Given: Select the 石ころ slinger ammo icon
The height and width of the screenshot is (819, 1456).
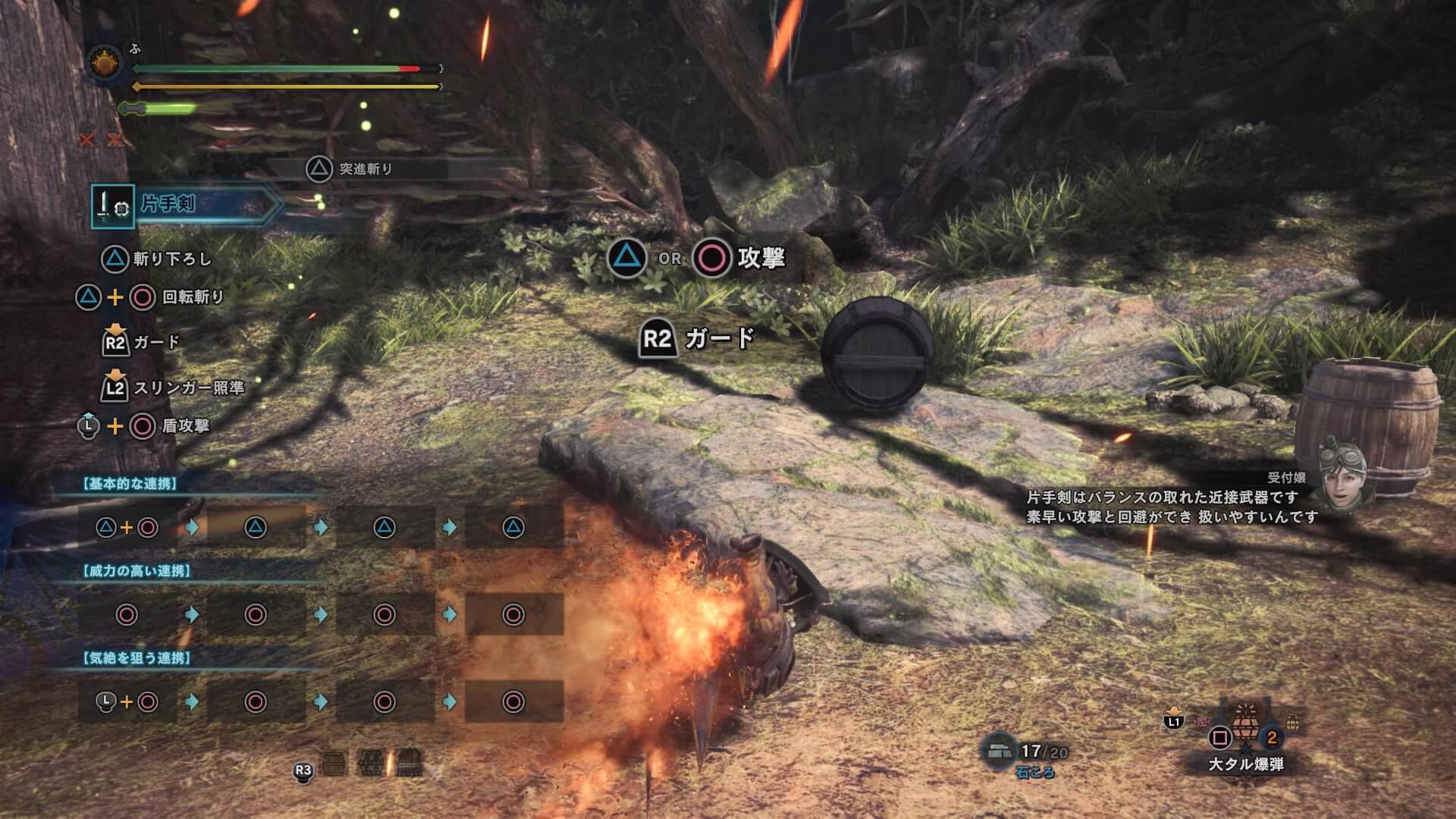Looking at the screenshot, I should (x=999, y=751).
